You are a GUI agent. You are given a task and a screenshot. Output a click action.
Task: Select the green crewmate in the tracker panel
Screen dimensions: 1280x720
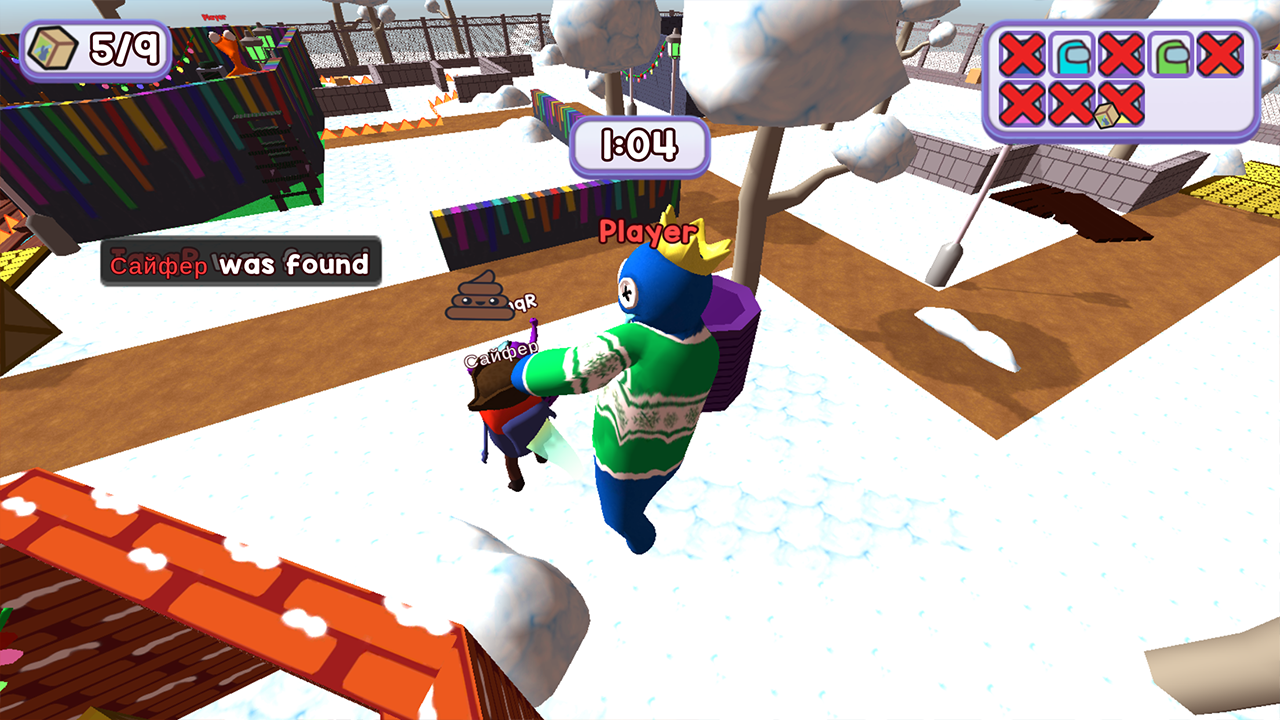[x=1170, y=53]
